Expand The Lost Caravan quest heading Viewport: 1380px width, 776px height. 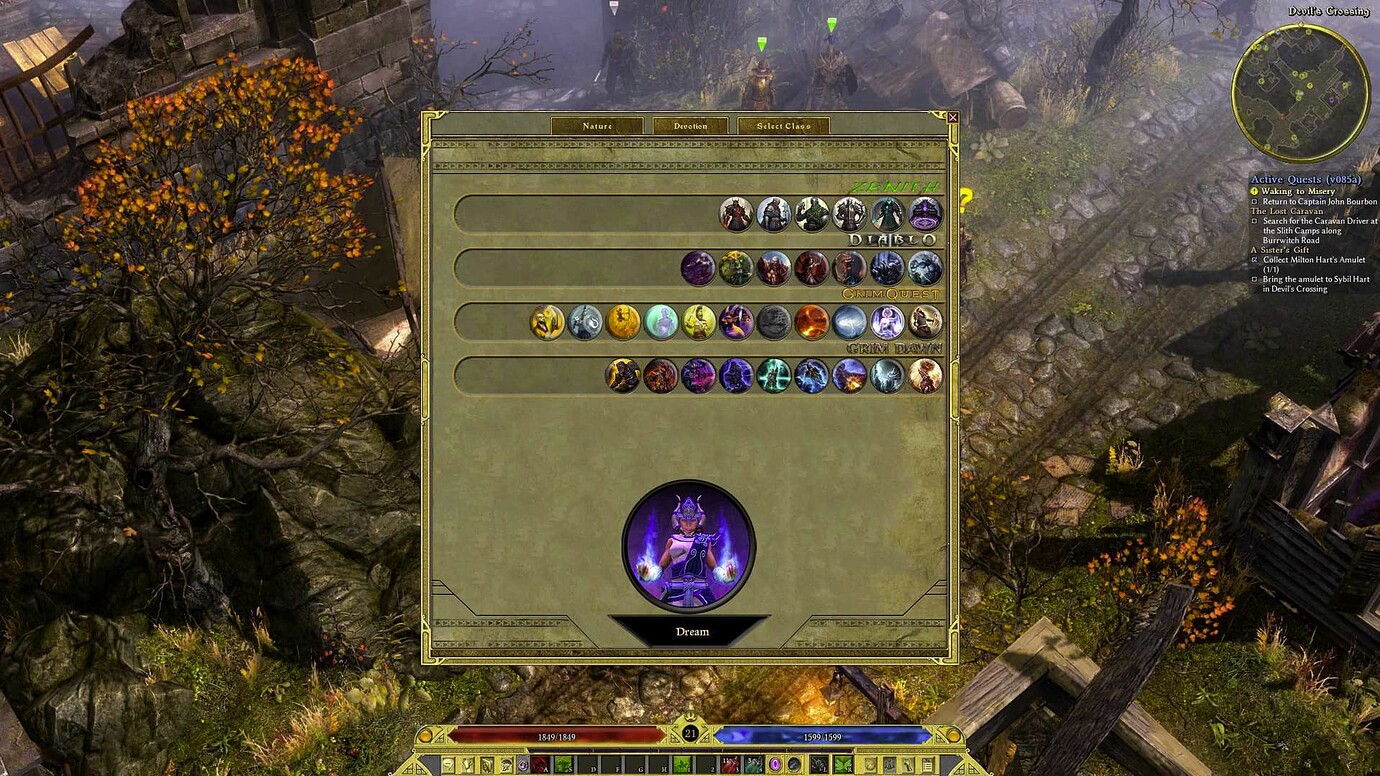[x=1287, y=211]
